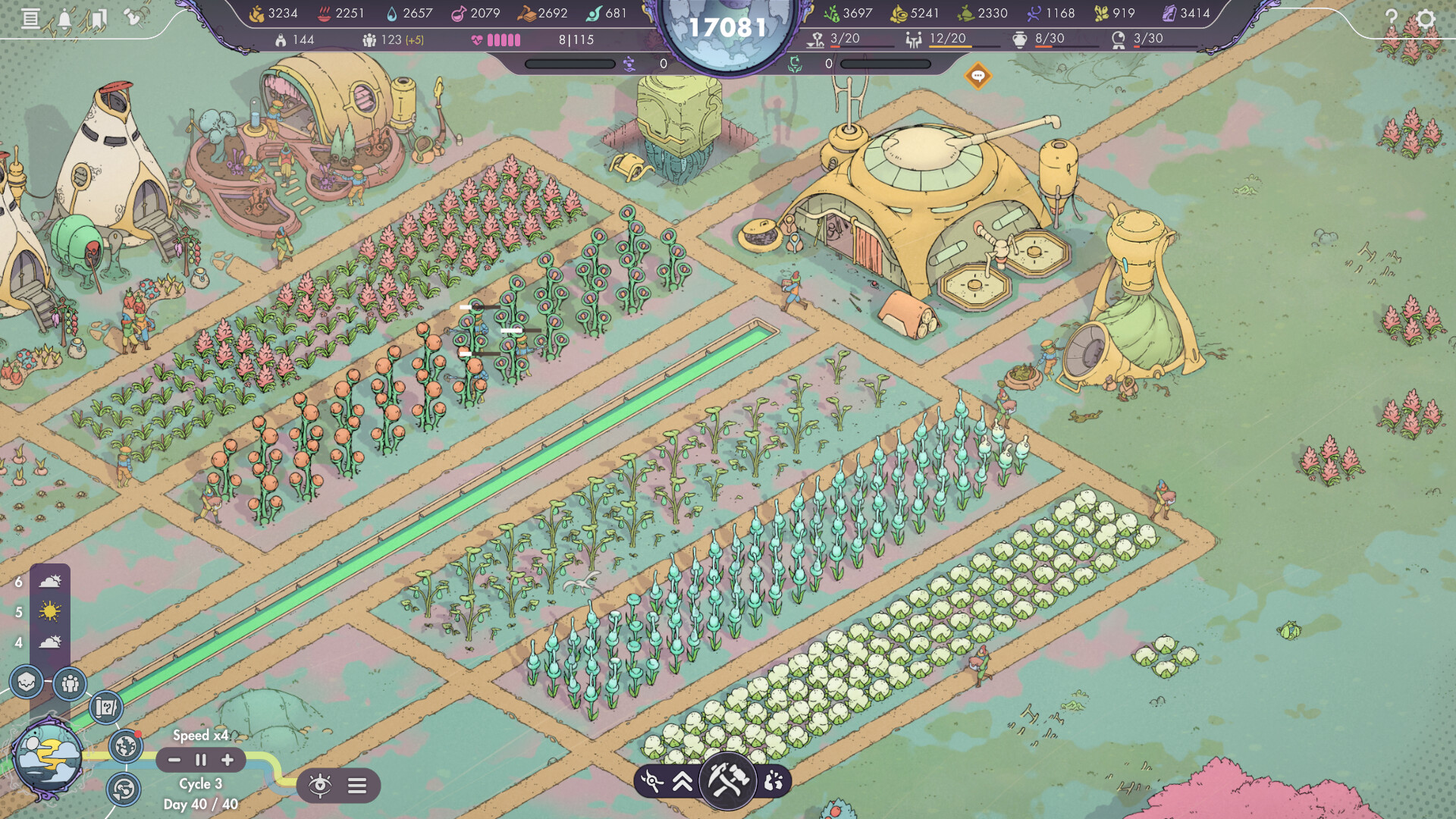The image size is (1456, 819).
Task: Toggle the overlay eye icon near speed panel
Action: pos(321,785)
